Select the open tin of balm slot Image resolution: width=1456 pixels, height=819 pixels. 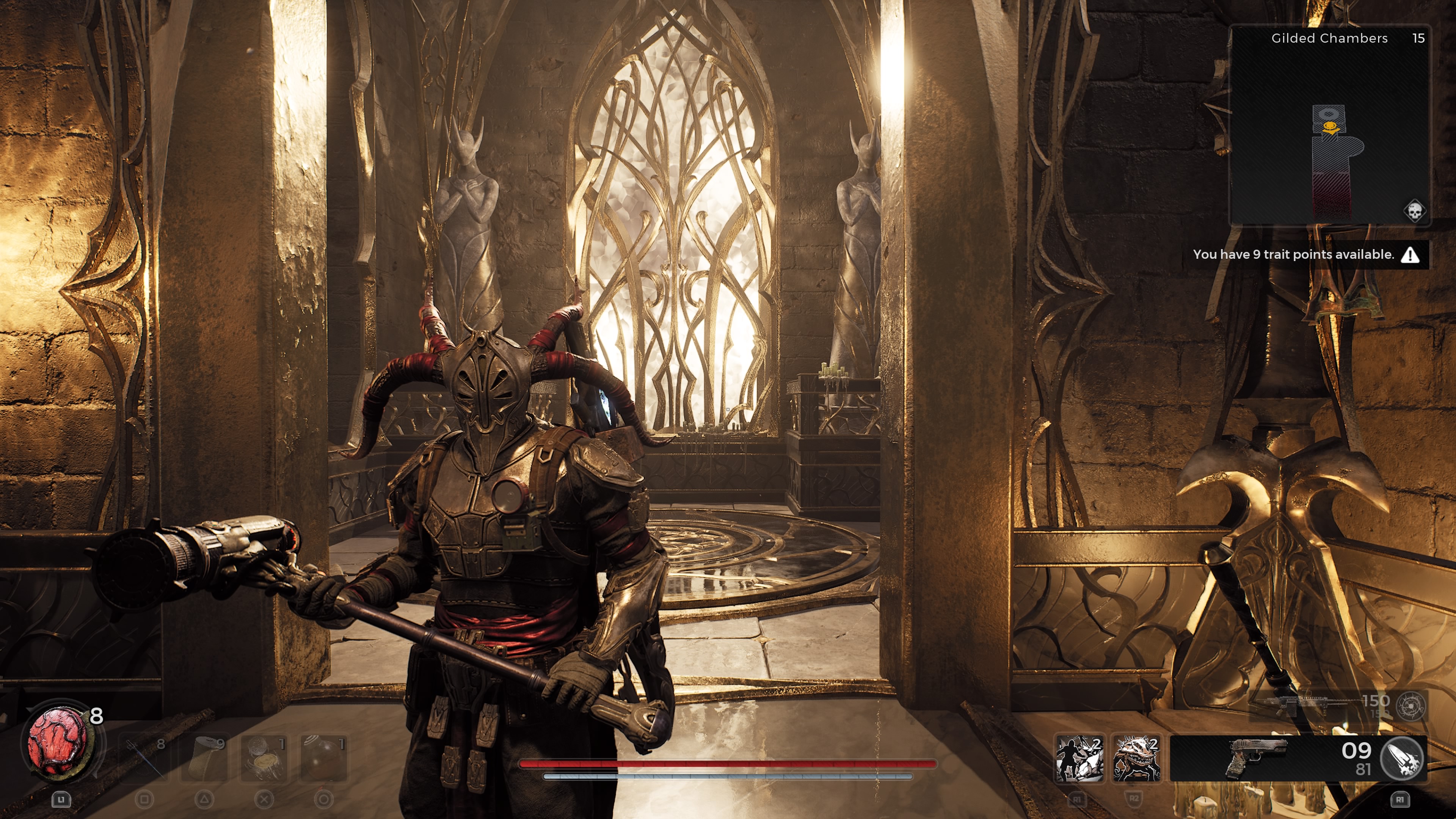tap(264, 758)
